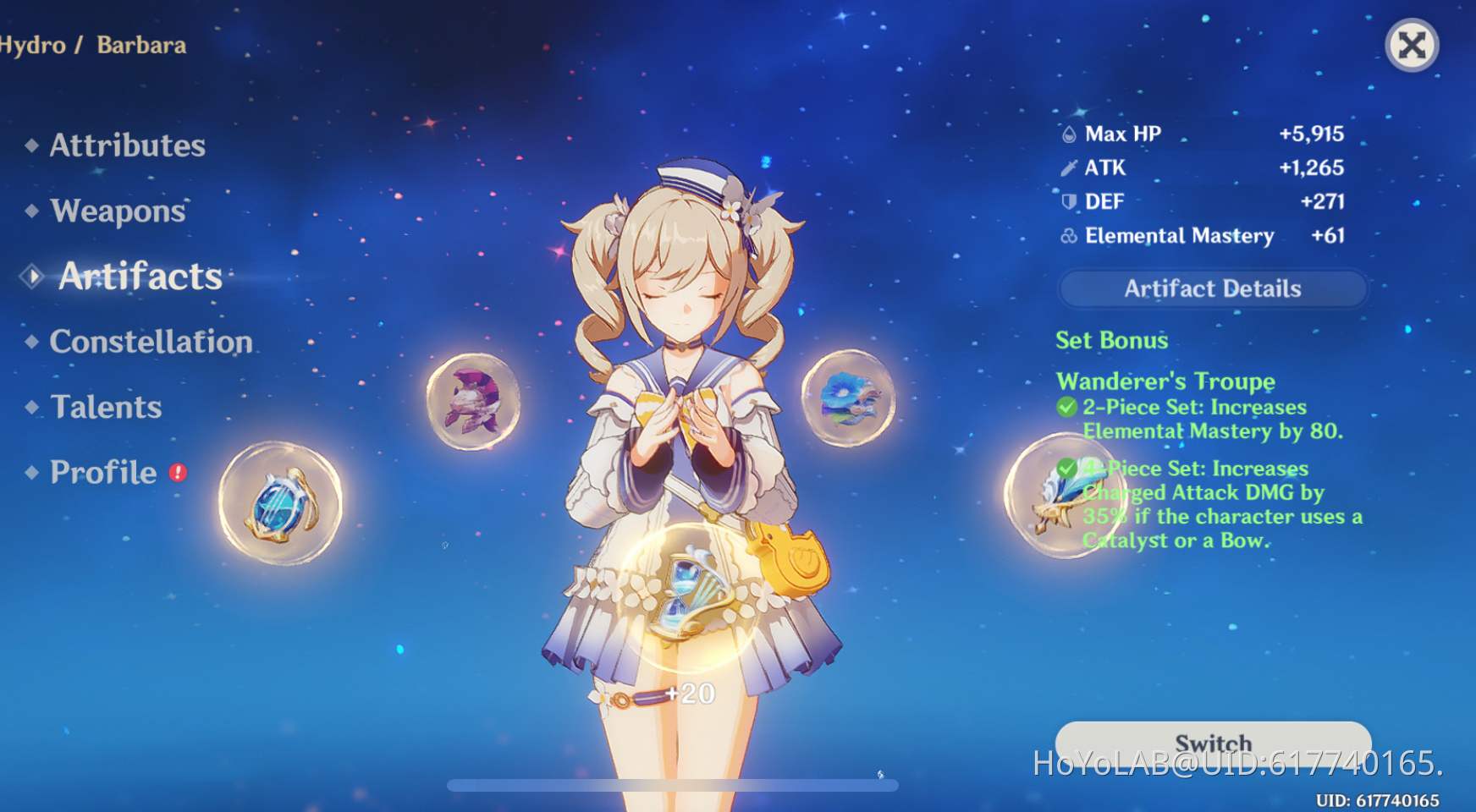1476x812 pixels.
Task: Open Artifact Details
Action: [x=1212, y=288]
